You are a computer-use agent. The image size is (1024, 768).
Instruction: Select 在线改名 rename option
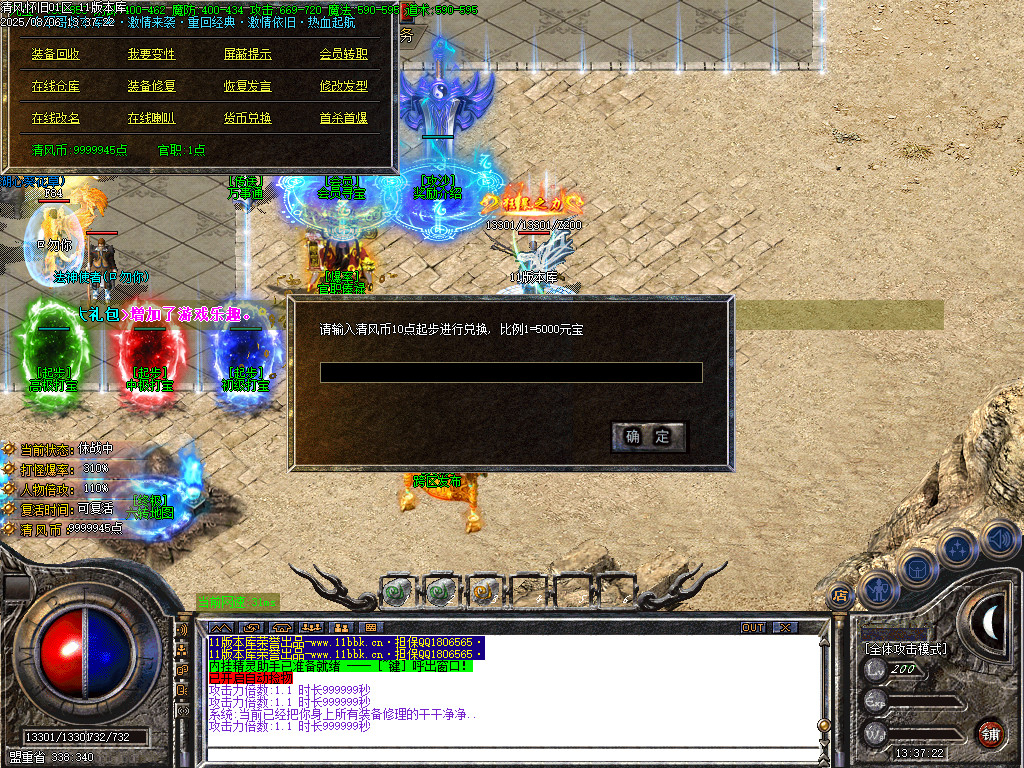point(56,118)
